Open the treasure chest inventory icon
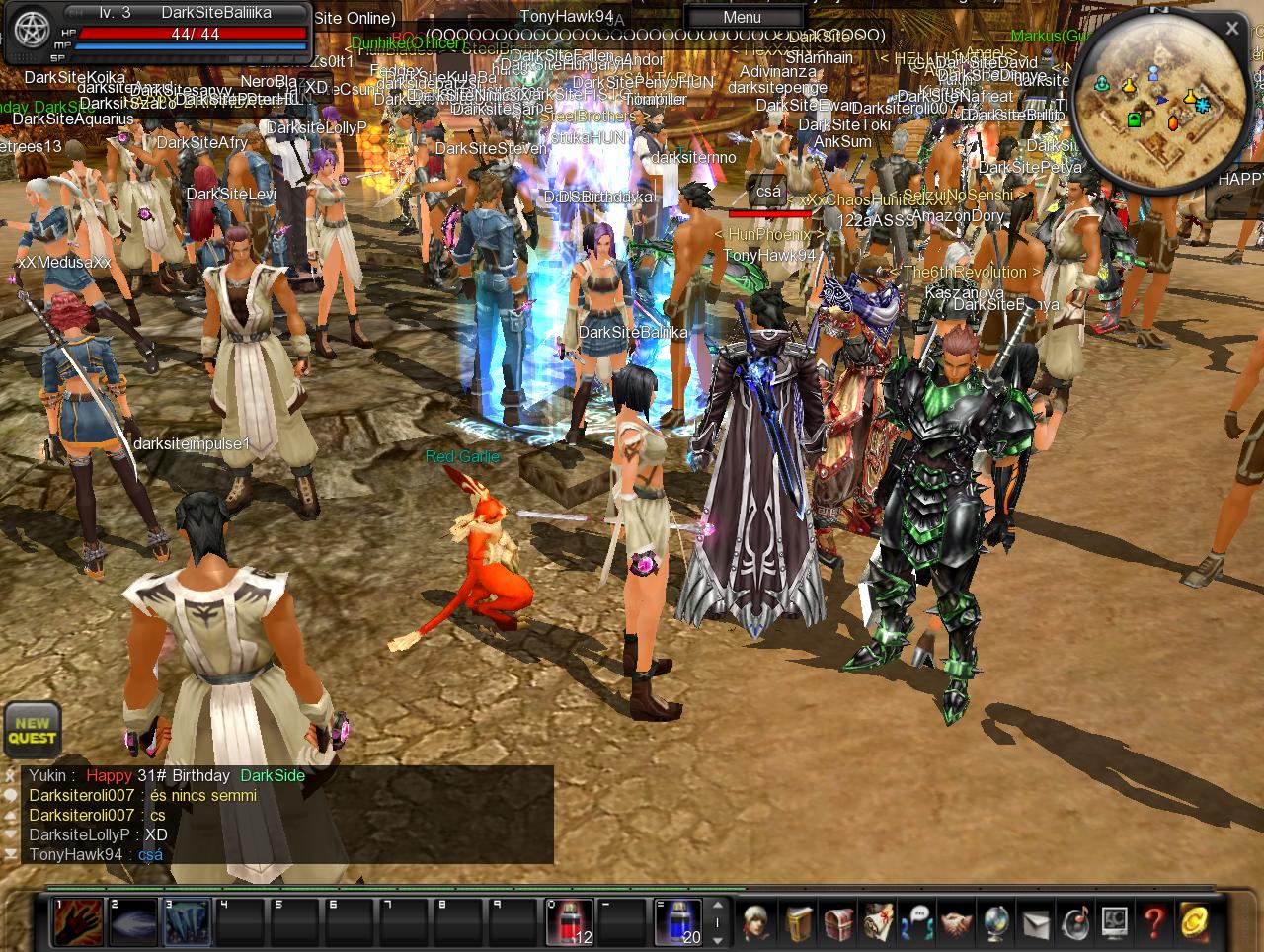The width and height of the screenshot is (1264, 952). click(838, 922)
